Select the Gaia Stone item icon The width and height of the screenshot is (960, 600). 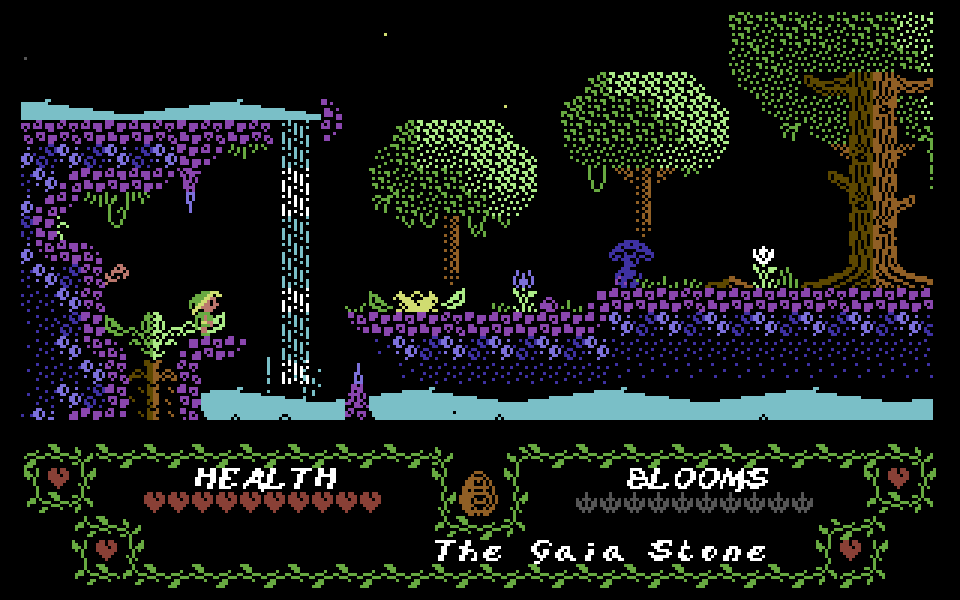click(479, 494)
